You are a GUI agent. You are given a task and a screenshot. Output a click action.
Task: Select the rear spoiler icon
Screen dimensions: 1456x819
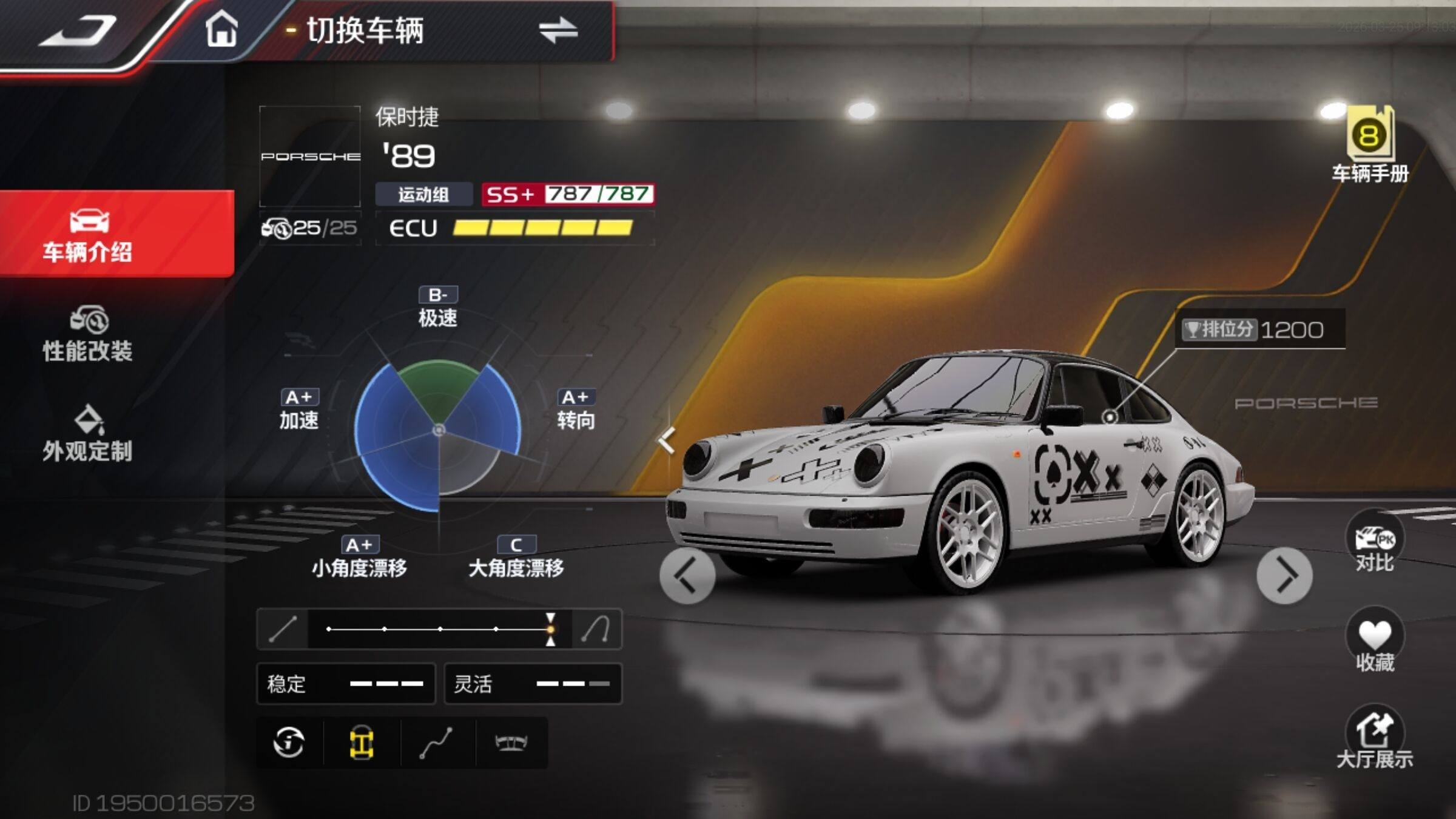coord(511,743)
